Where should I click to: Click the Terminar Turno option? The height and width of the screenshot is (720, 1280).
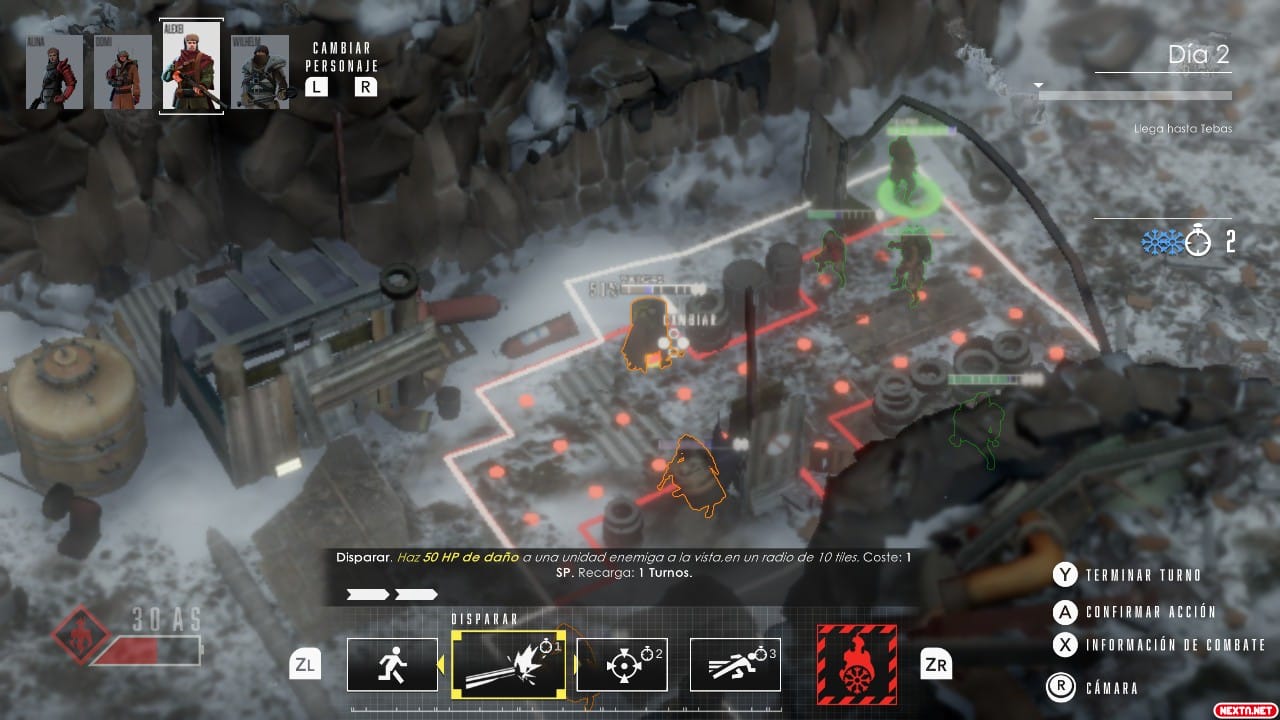point(1143,575)
